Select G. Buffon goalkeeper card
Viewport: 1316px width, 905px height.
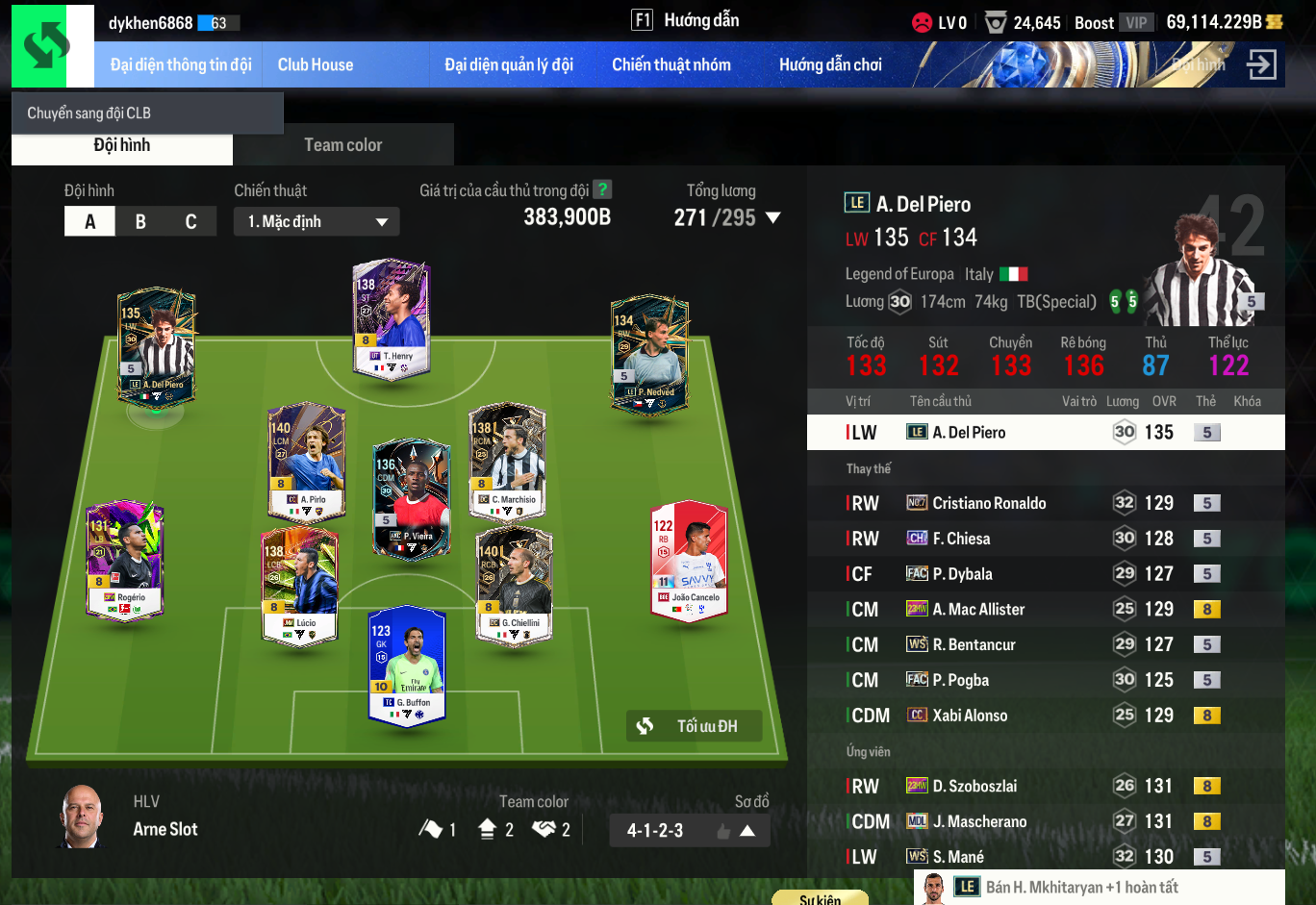407,666
